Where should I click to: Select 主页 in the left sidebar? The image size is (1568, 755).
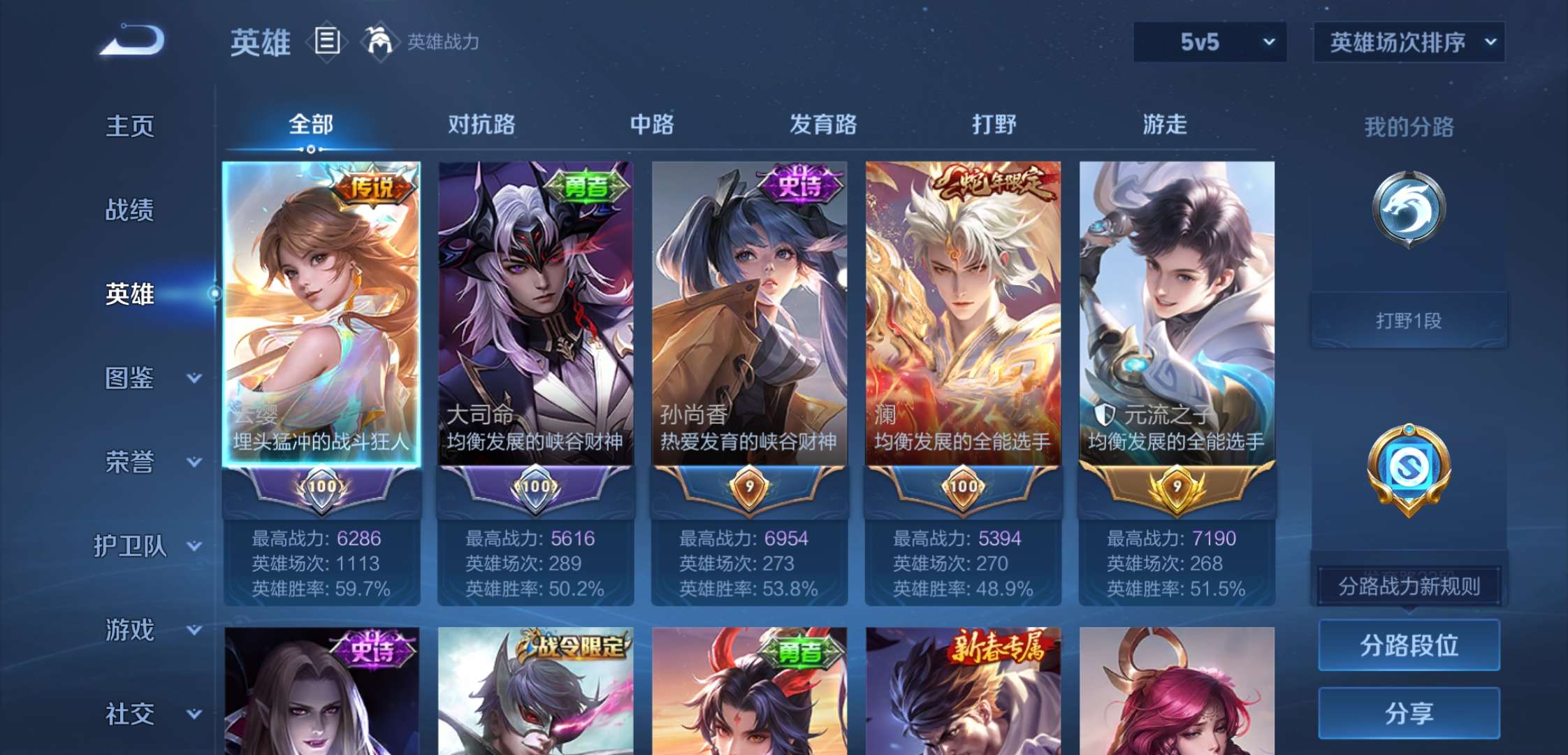(130, 127)
